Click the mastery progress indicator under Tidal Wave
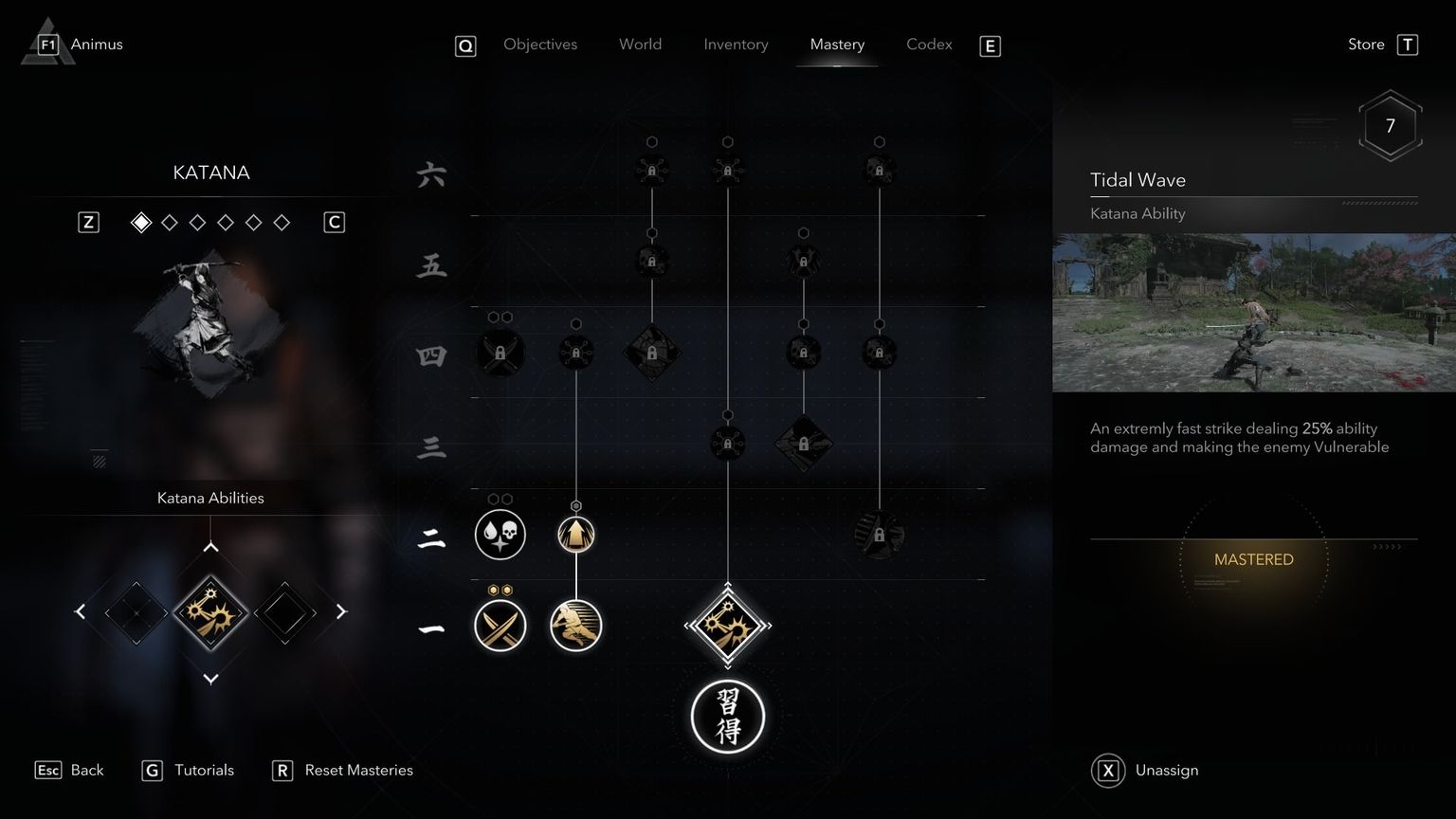Viewport: 1456px width, 819px height. tap(1253, 559)
